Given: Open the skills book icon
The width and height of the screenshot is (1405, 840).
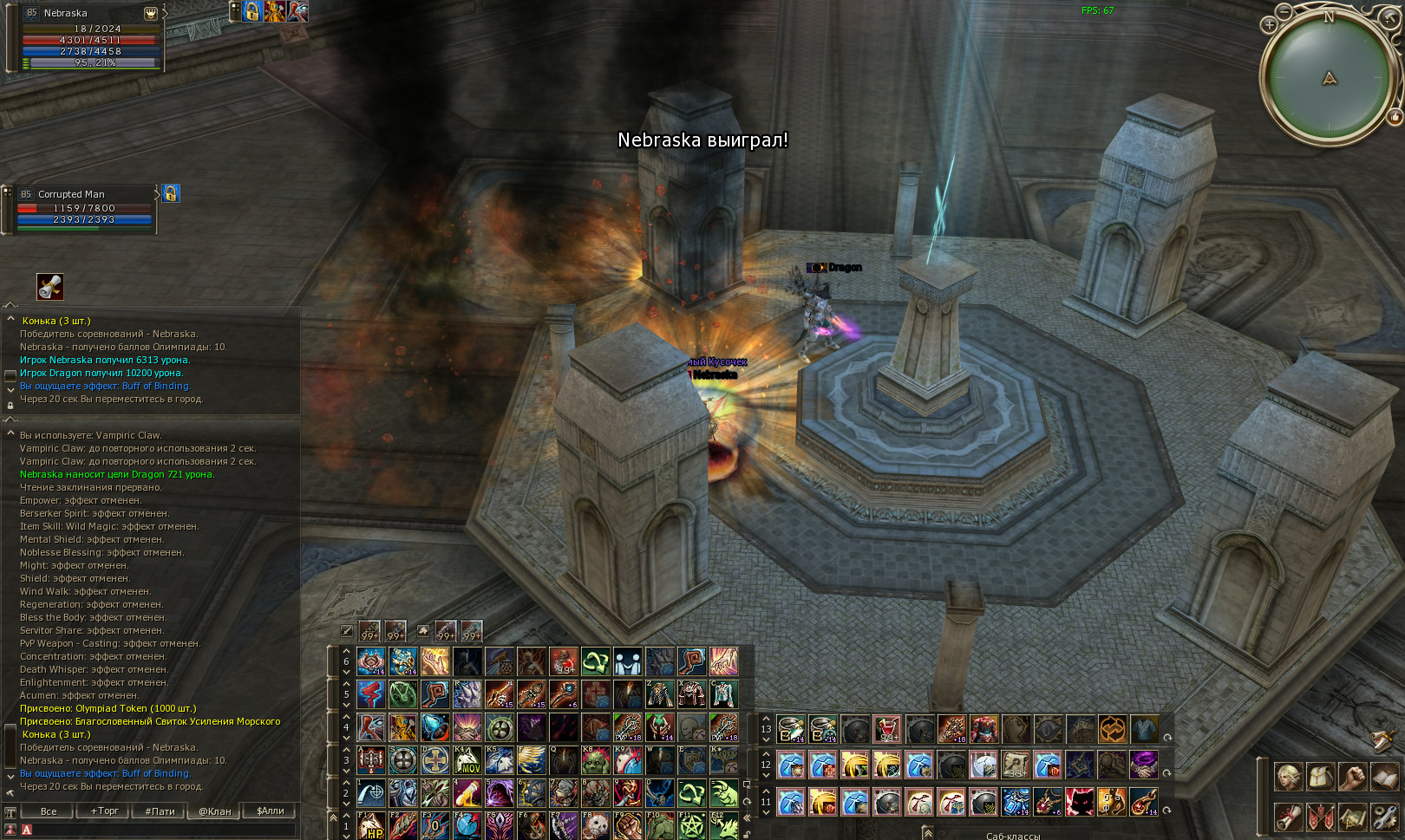Looking at the screenshot, I should pyautogui.click(x=1384, y=777).
